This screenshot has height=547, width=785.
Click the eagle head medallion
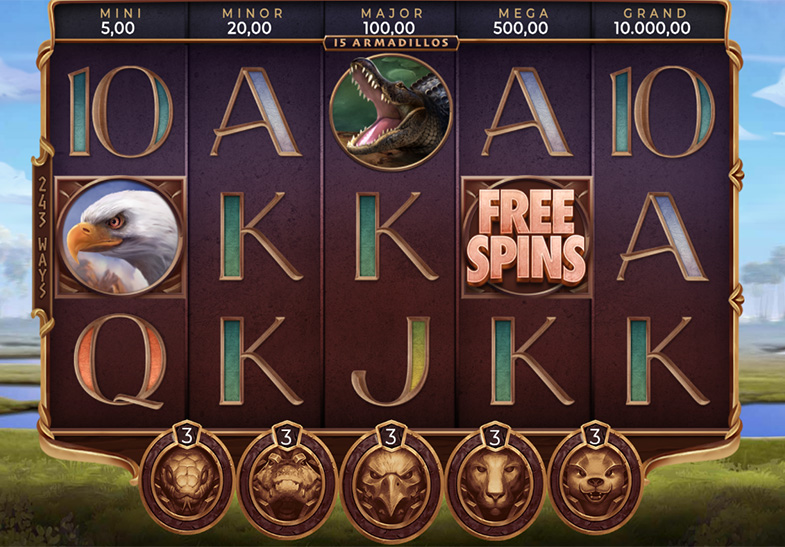tap(391, 482)
